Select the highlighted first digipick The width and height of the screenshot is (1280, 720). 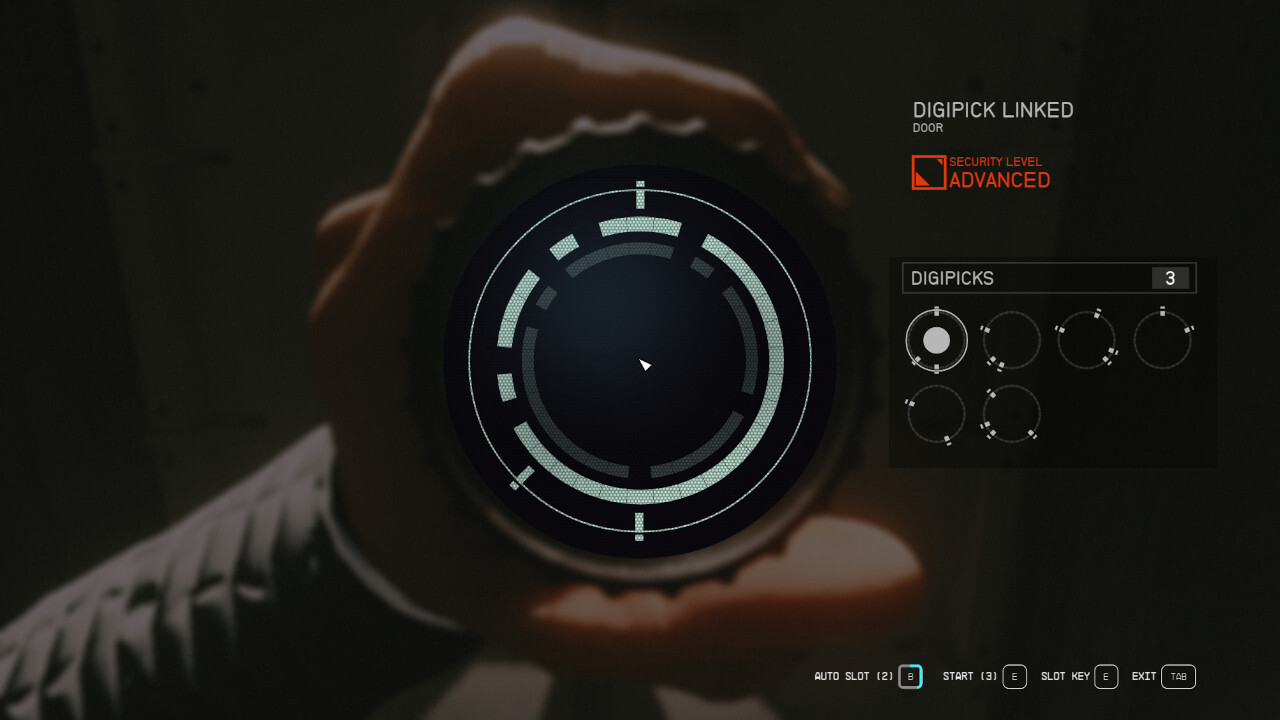click(x=936, y=340)
